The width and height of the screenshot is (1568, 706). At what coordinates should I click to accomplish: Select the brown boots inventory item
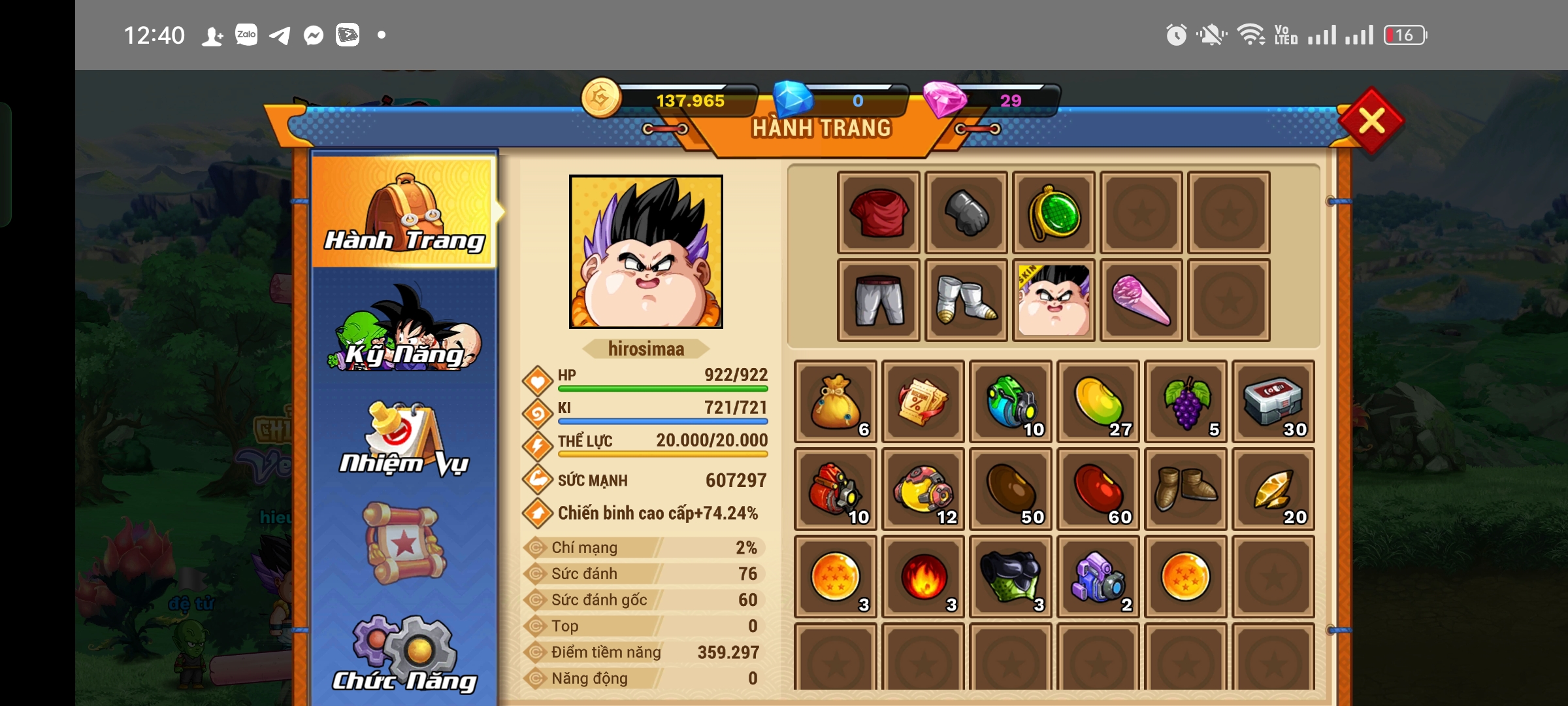pos(1186,489)
